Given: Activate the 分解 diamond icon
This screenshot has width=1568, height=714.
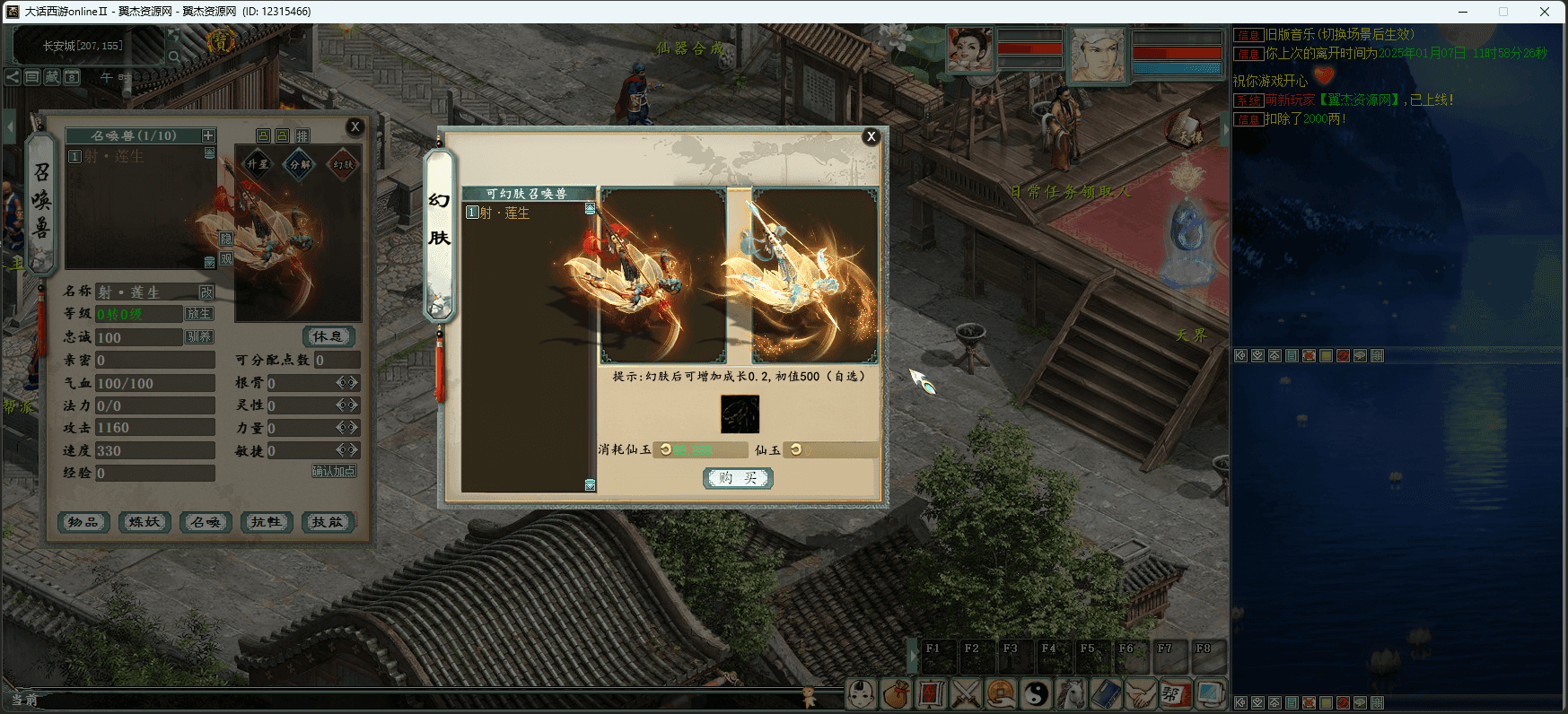Looking at the screenshot, I should (300, 164).
